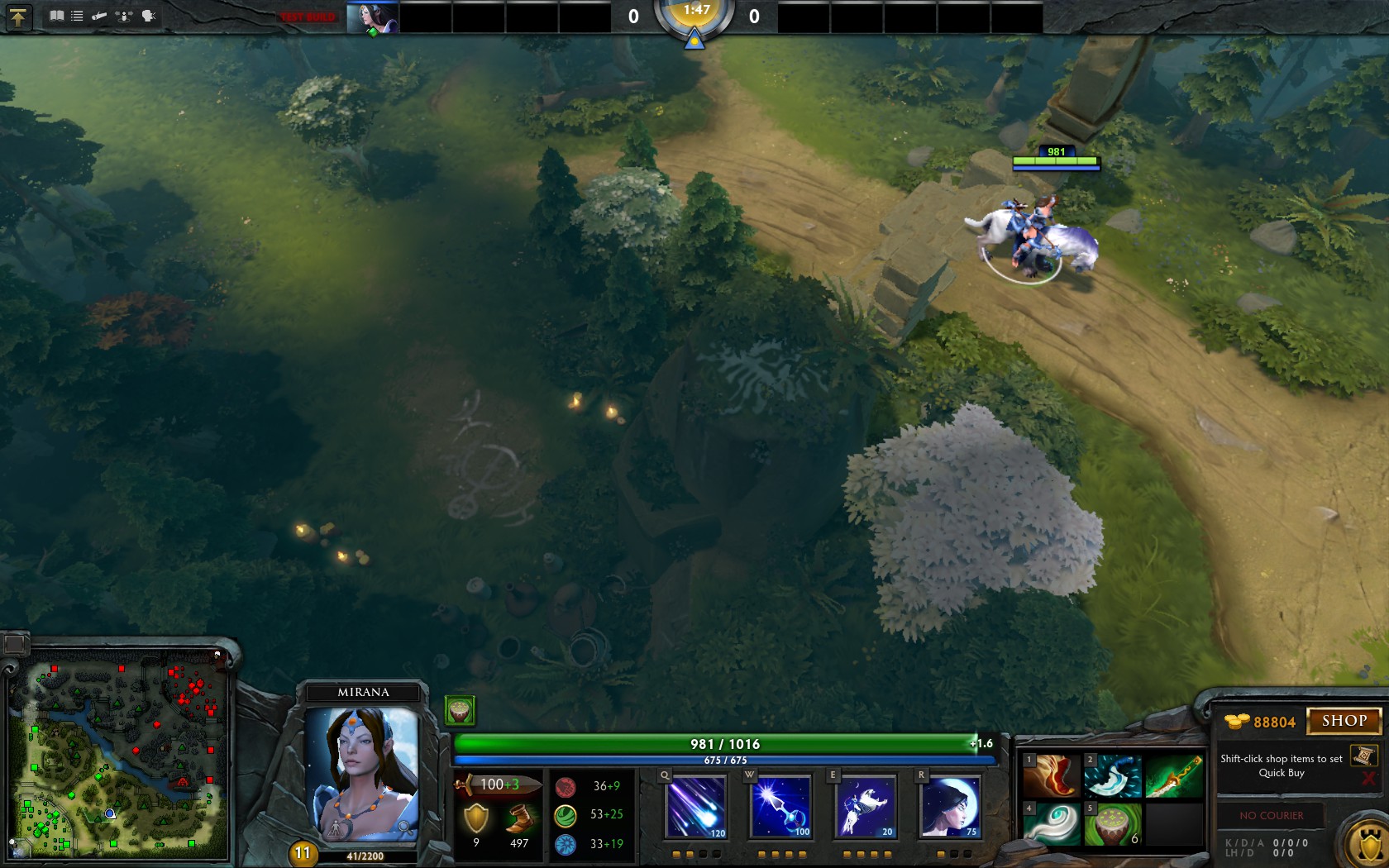Image resolution: width=1389 pixels, height=868 pixels.
Task: Open the SHOP panel
Action: 1344,721
